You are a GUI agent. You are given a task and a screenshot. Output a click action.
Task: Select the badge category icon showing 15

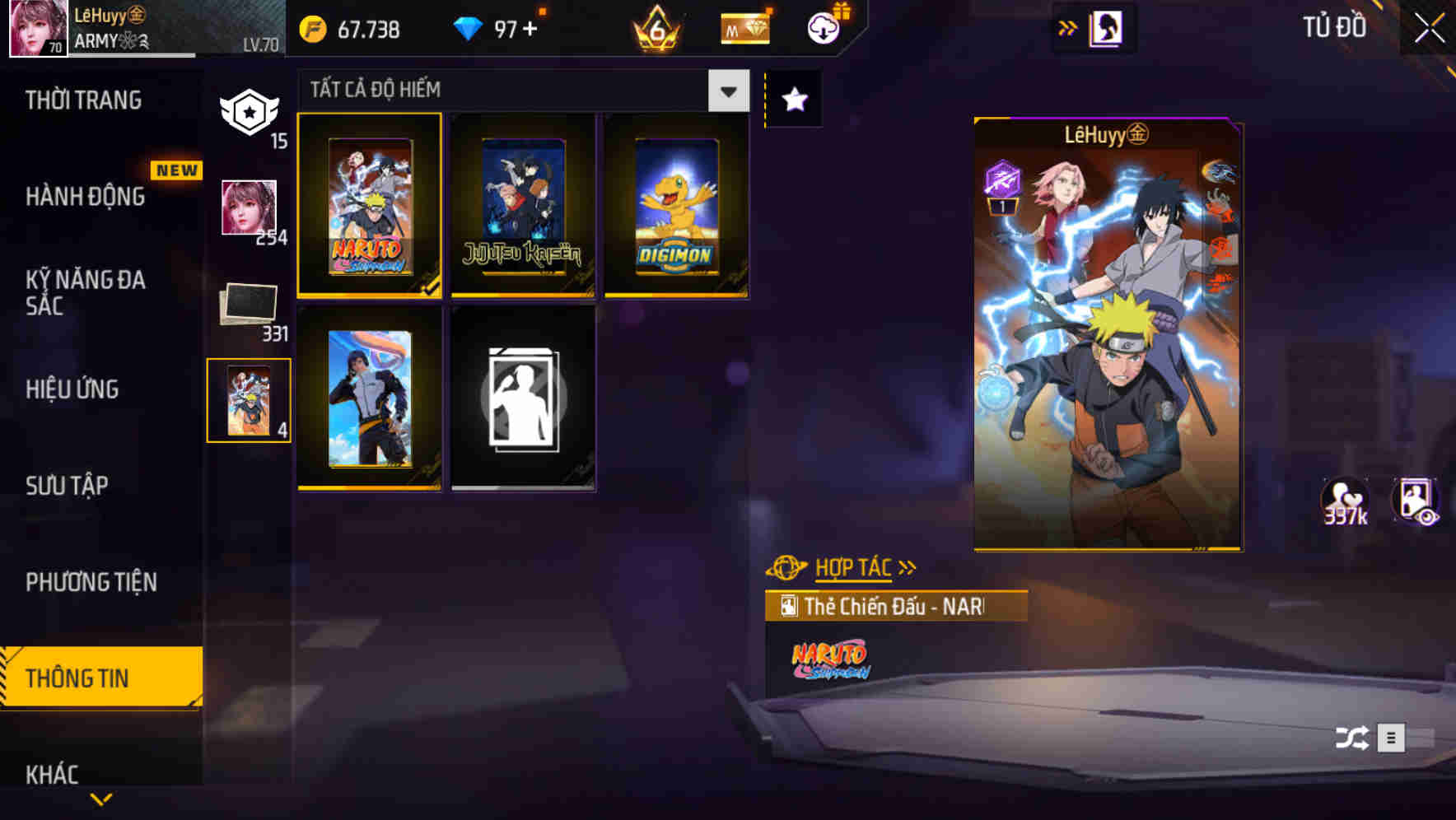pyautogui.click(x=250, y=111)
